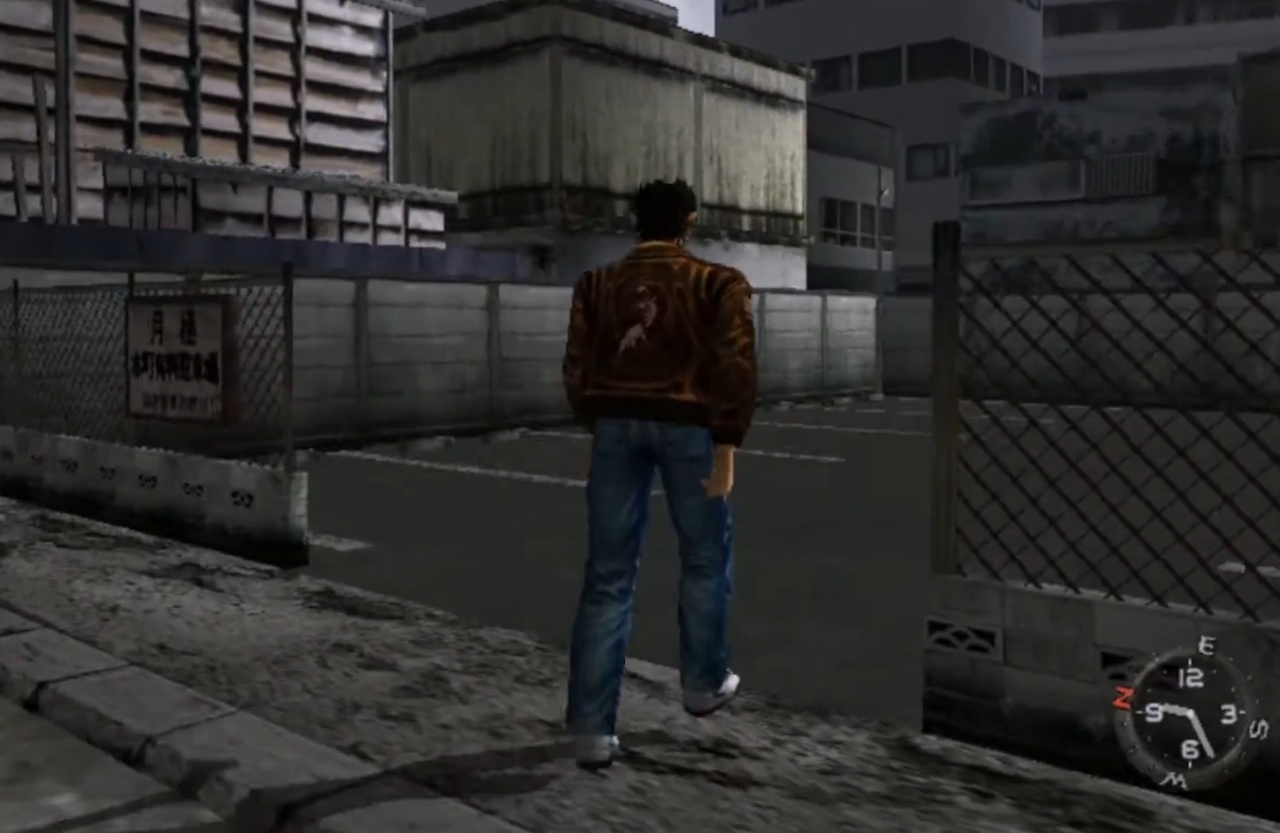Click the 9 numeral on the clock face

click(x=1154, y=712)
